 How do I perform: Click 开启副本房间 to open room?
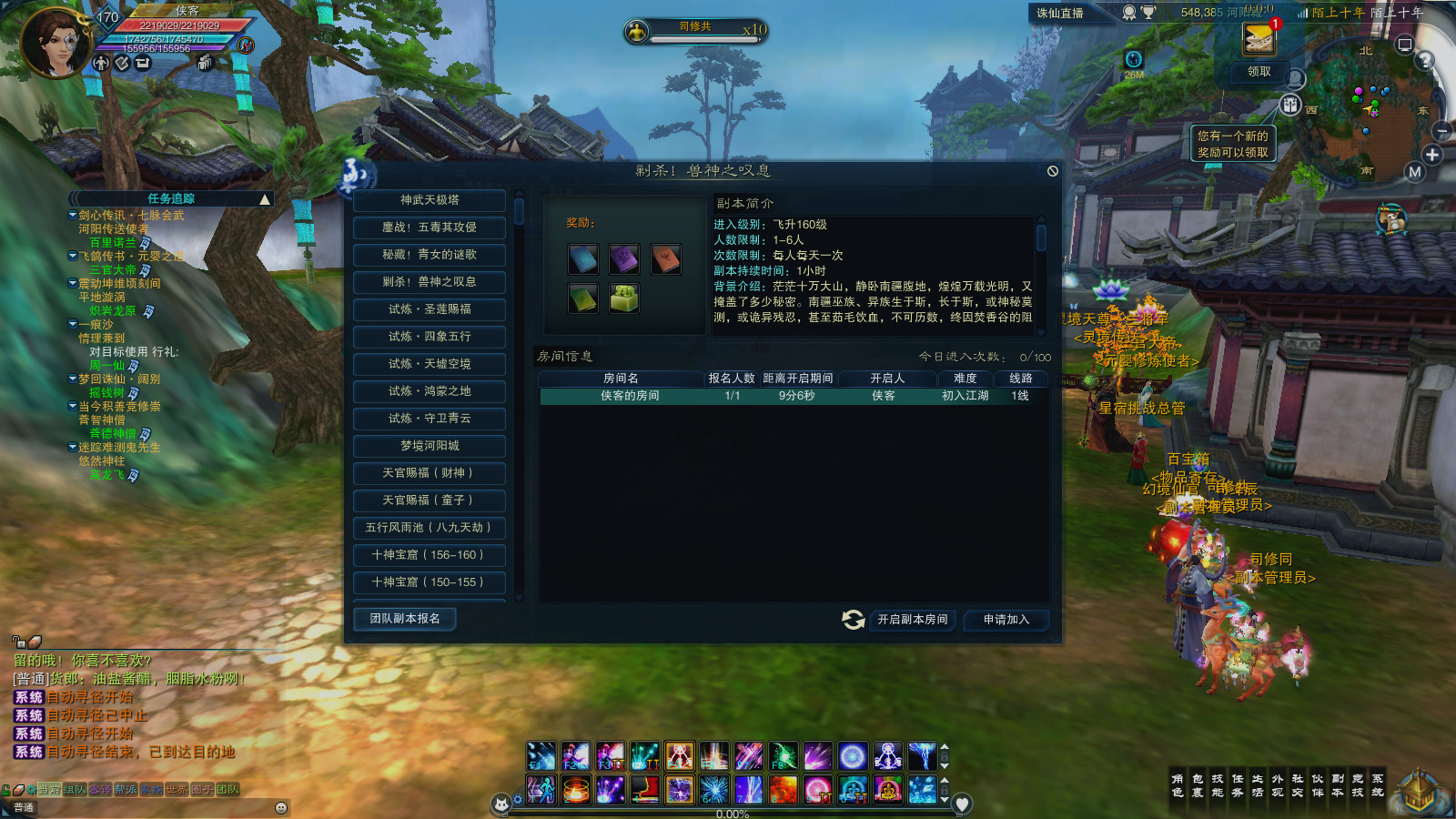pos(912,620)
